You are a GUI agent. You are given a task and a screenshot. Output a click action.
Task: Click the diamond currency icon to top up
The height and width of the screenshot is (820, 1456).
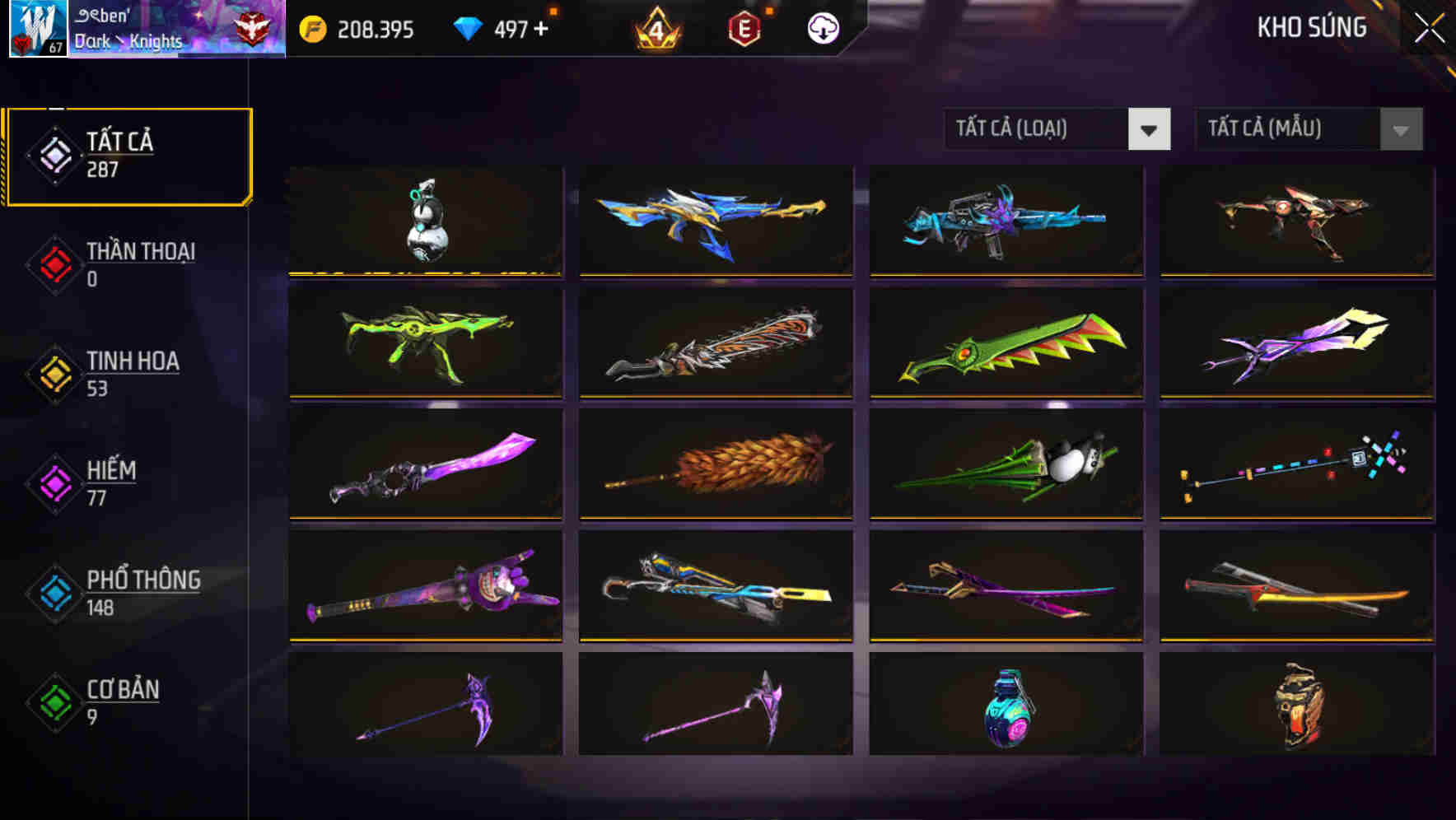pos(469,27)
